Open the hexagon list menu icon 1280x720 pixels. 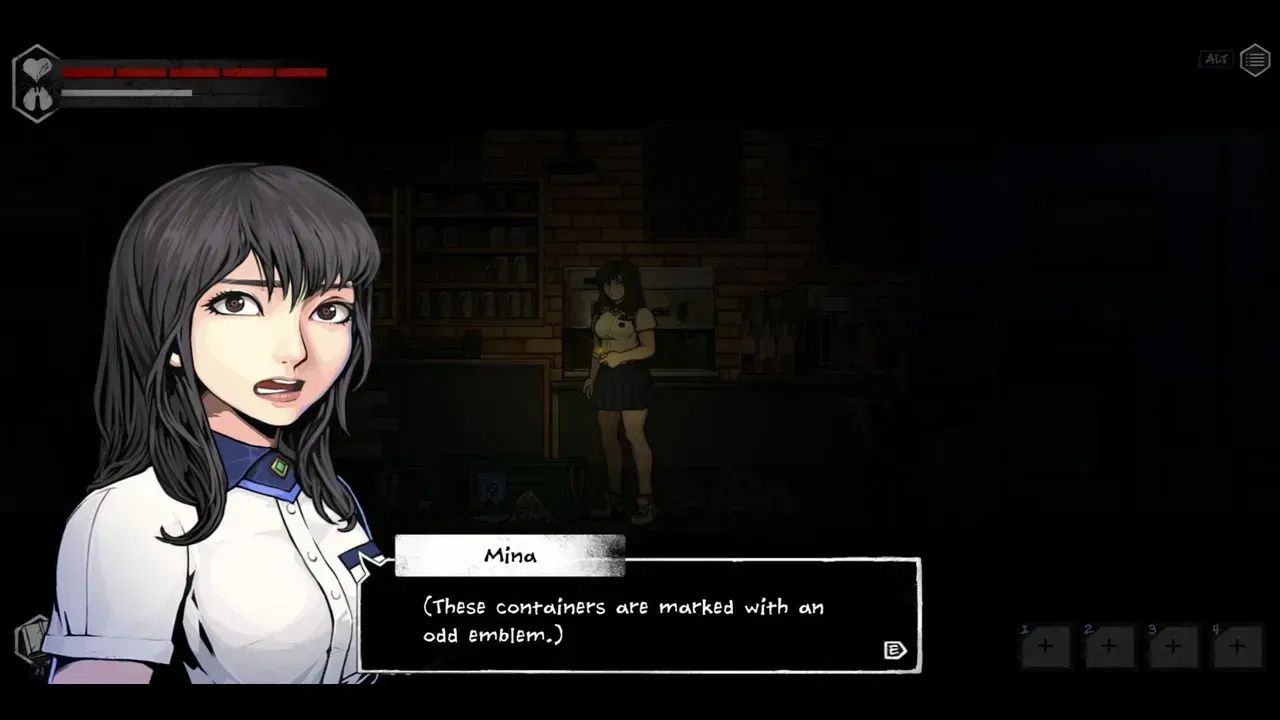coord(1255,60)
